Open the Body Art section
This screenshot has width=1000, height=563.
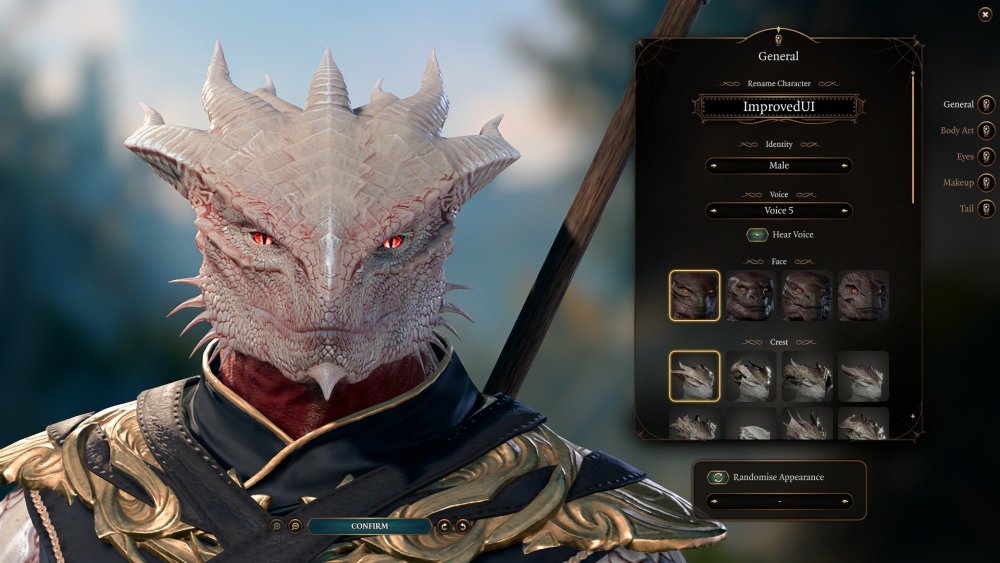(x=986, y=131)
